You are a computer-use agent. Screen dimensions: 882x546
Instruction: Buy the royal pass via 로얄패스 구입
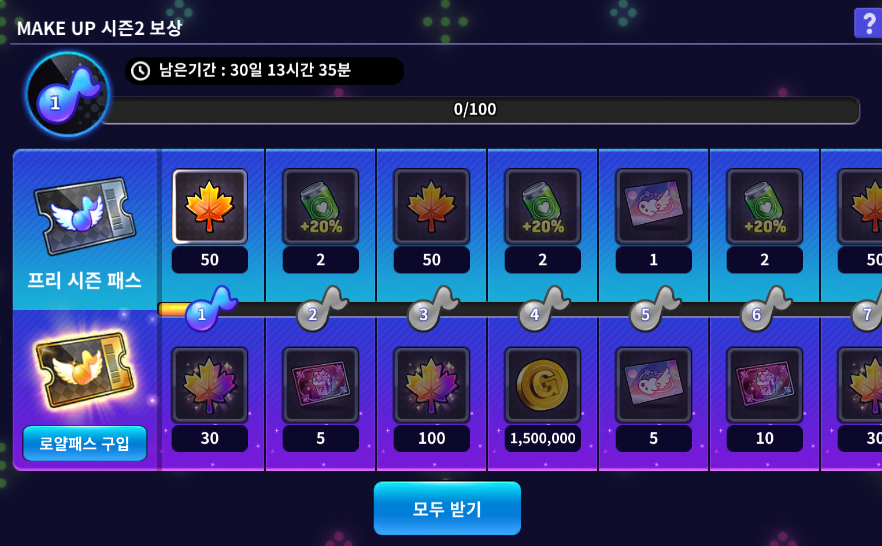click(x=85, y=443)
